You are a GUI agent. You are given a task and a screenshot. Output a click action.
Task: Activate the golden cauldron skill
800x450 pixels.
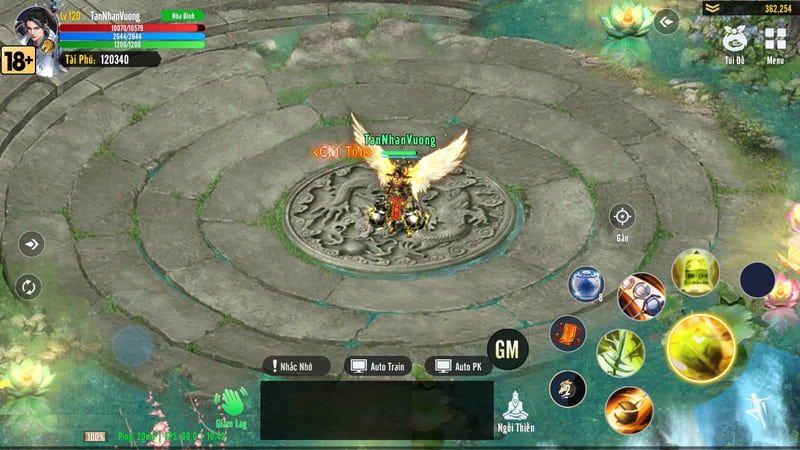[x=629, y=408]
